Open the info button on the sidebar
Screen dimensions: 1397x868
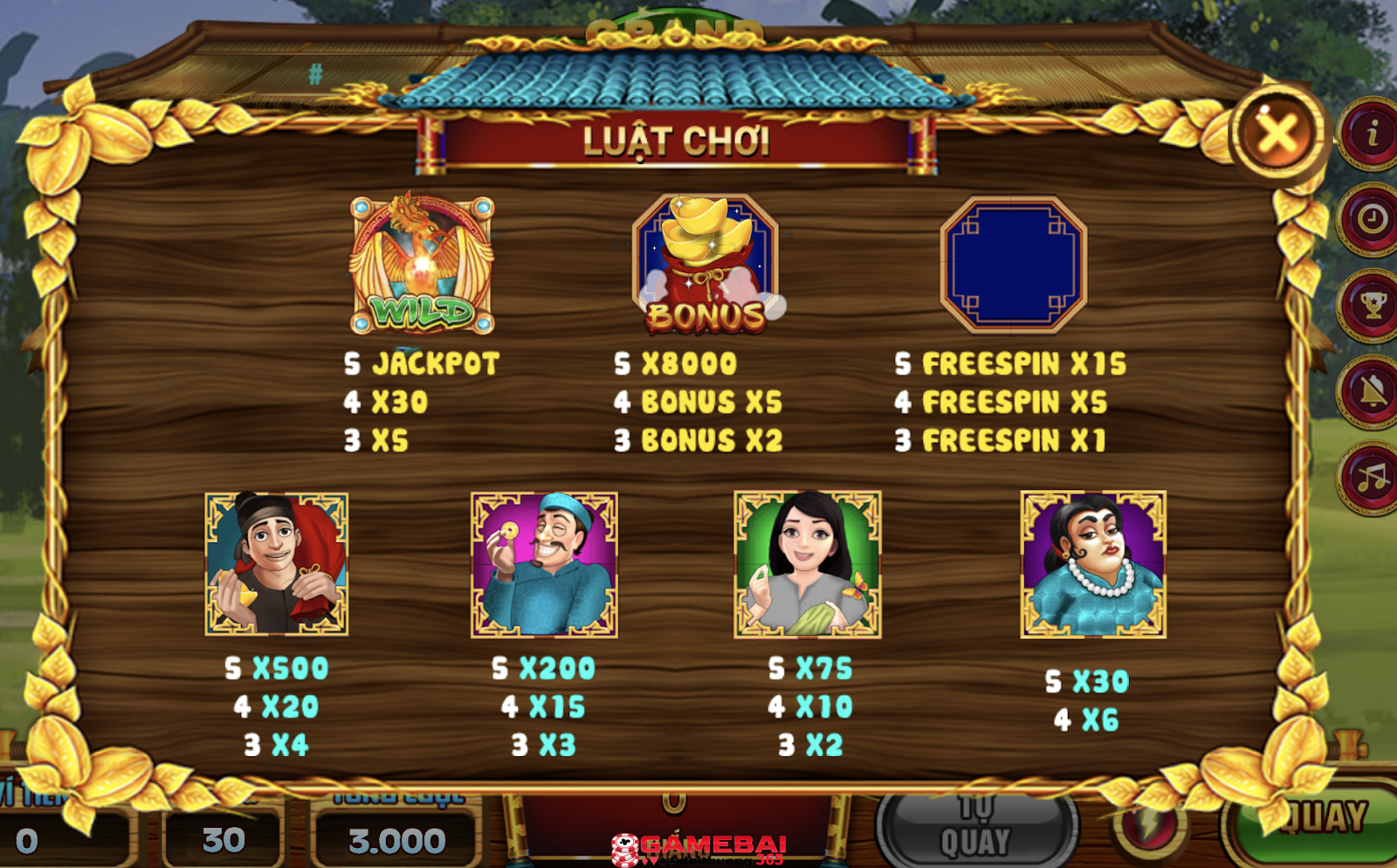[x=1371, y=134]
